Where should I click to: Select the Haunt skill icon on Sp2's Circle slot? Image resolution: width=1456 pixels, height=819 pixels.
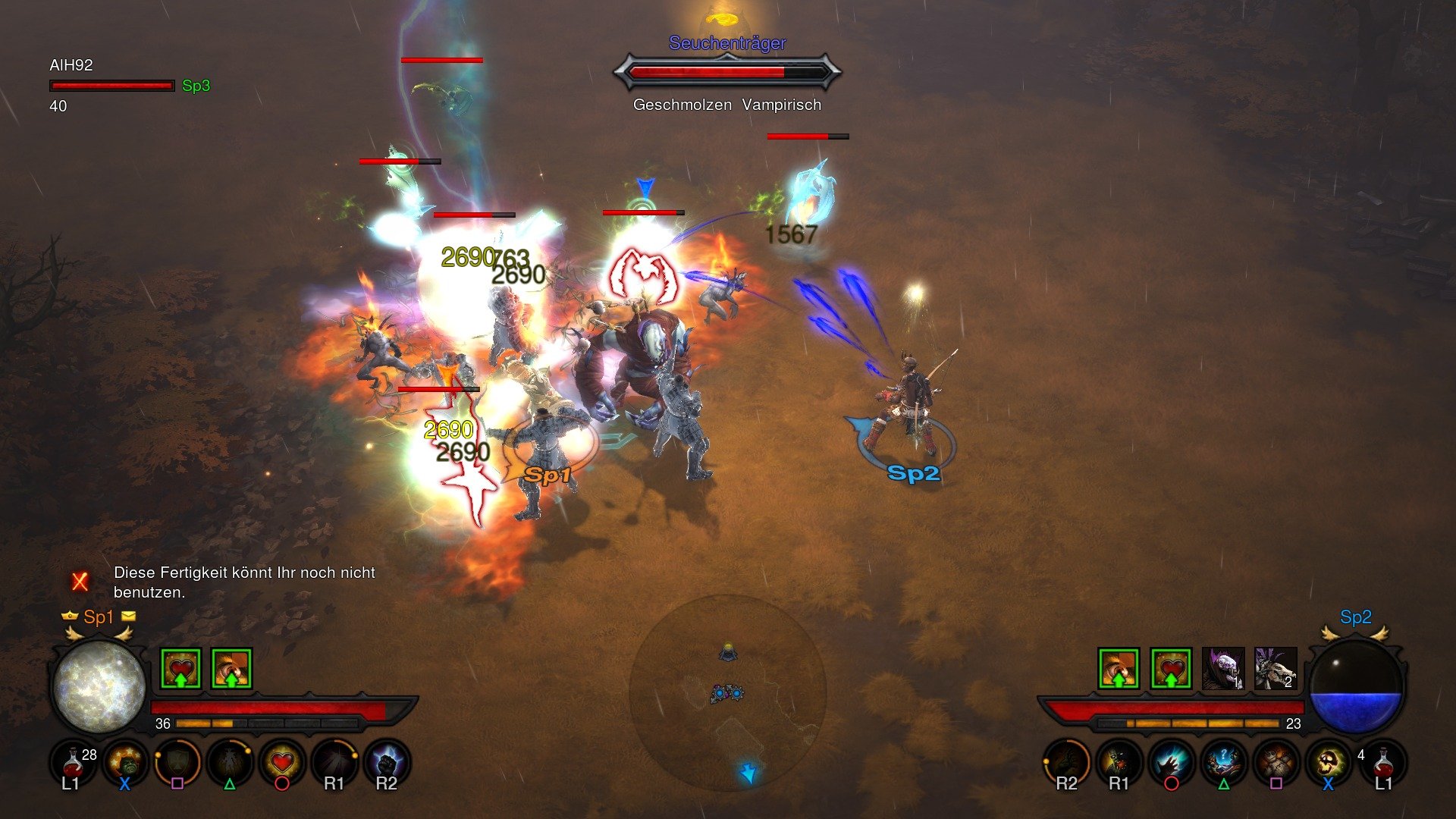(x=1170, y=762)
